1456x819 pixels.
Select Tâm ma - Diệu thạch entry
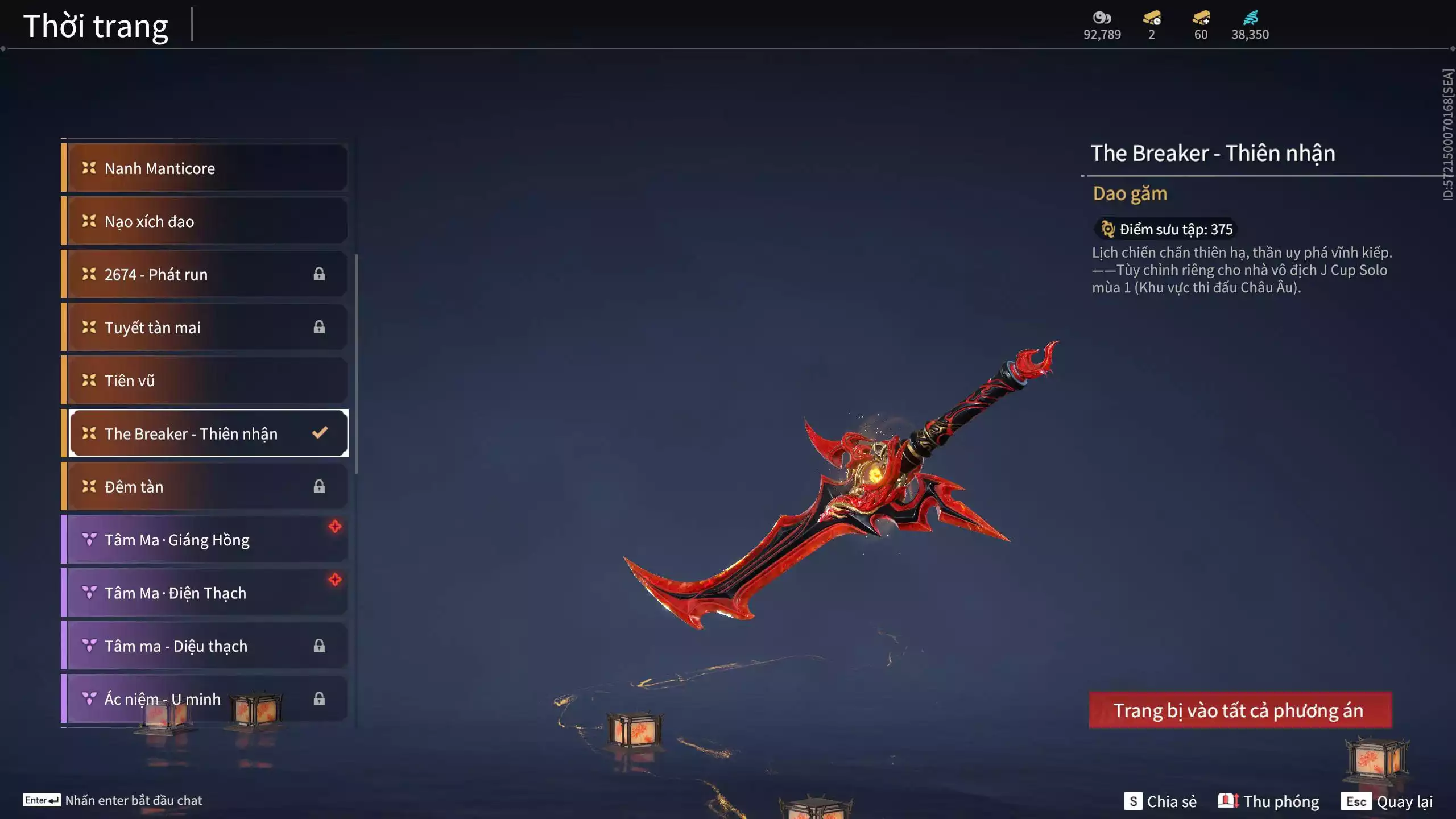pos(205,646)
